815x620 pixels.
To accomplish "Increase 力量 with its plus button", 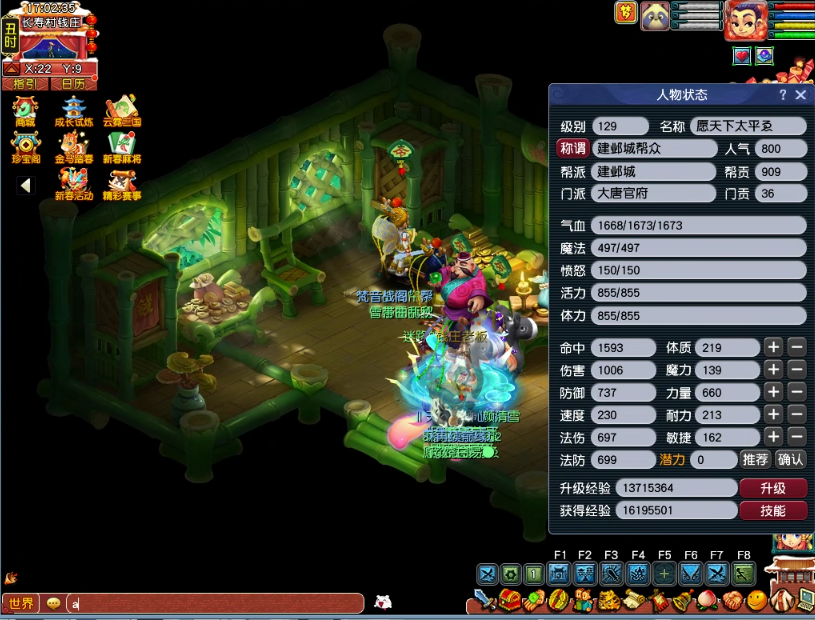I will tap(773, 393).
